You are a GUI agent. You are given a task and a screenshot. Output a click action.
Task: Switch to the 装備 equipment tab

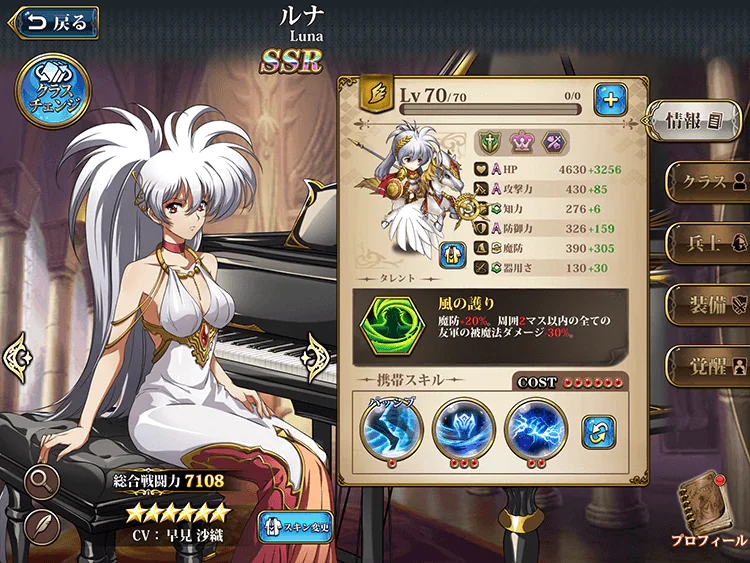click(x=710, y=300)
